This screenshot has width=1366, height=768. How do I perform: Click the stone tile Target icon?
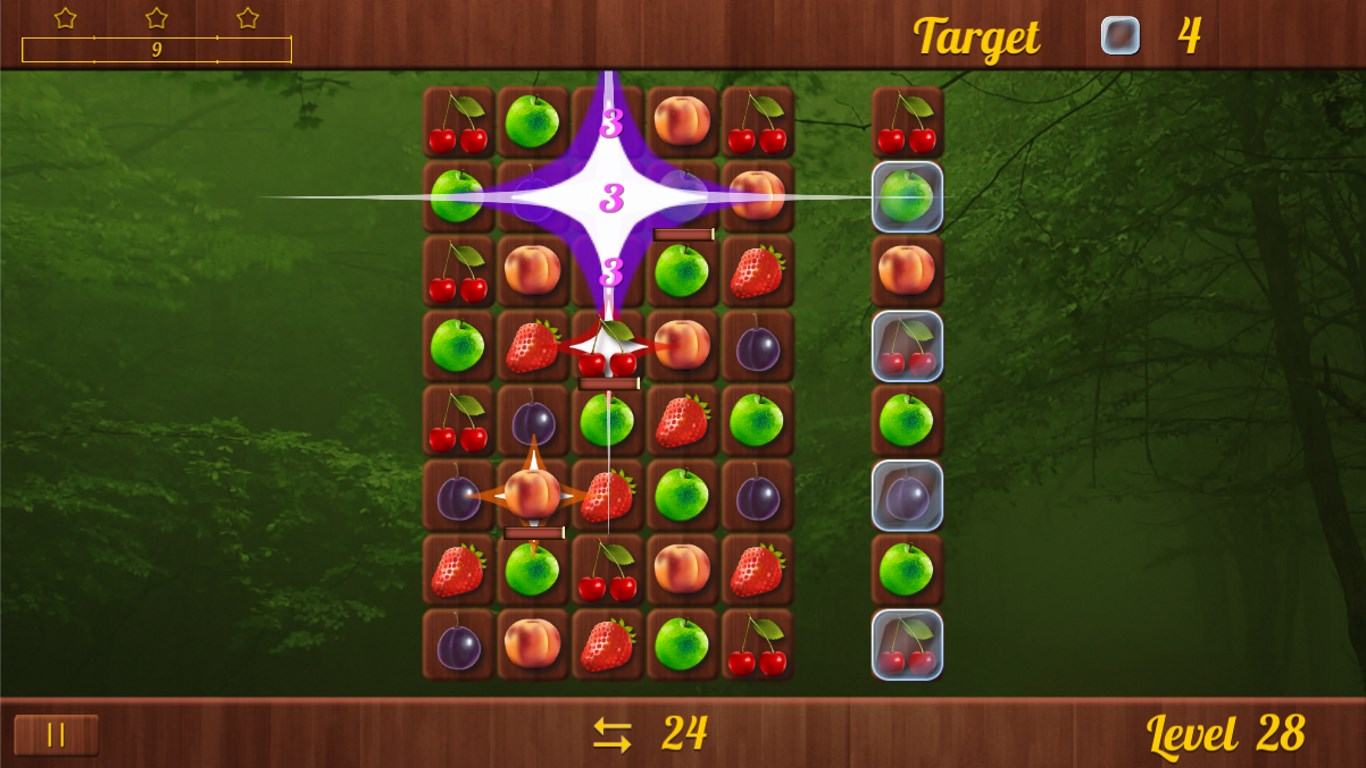(x=1120, y=36)
